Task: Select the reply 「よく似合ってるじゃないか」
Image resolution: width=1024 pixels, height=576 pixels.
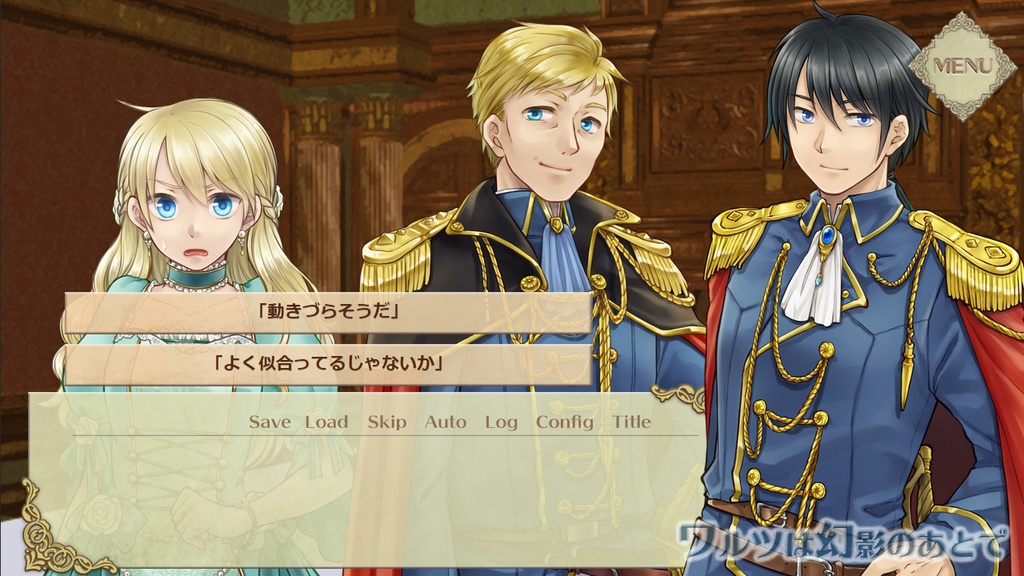Action: (328, 365)
